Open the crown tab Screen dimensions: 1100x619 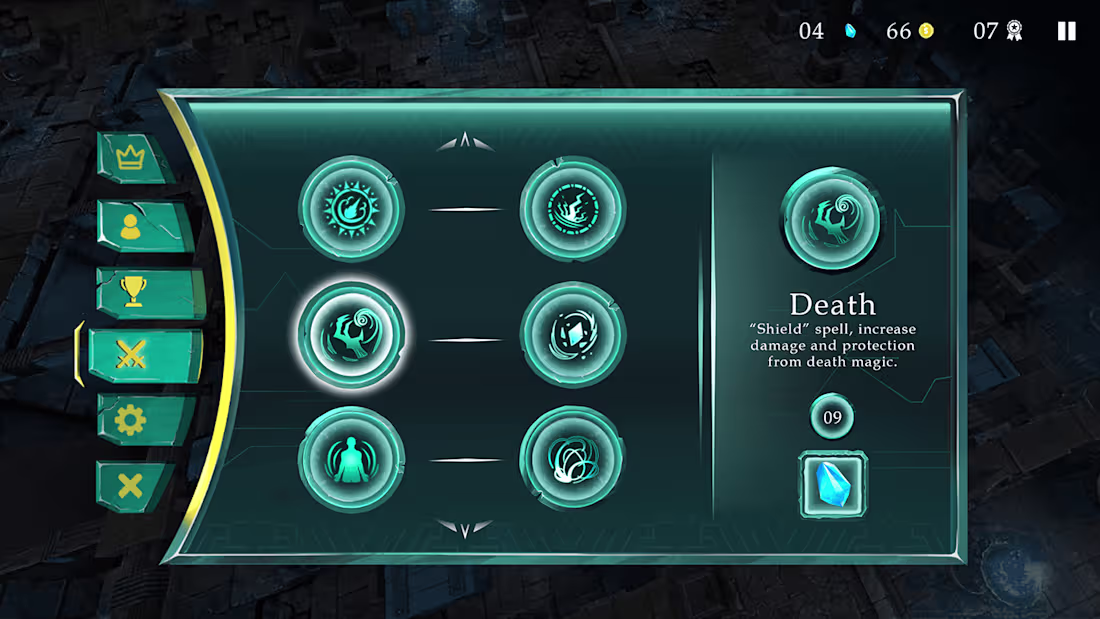tap(131, 157)
